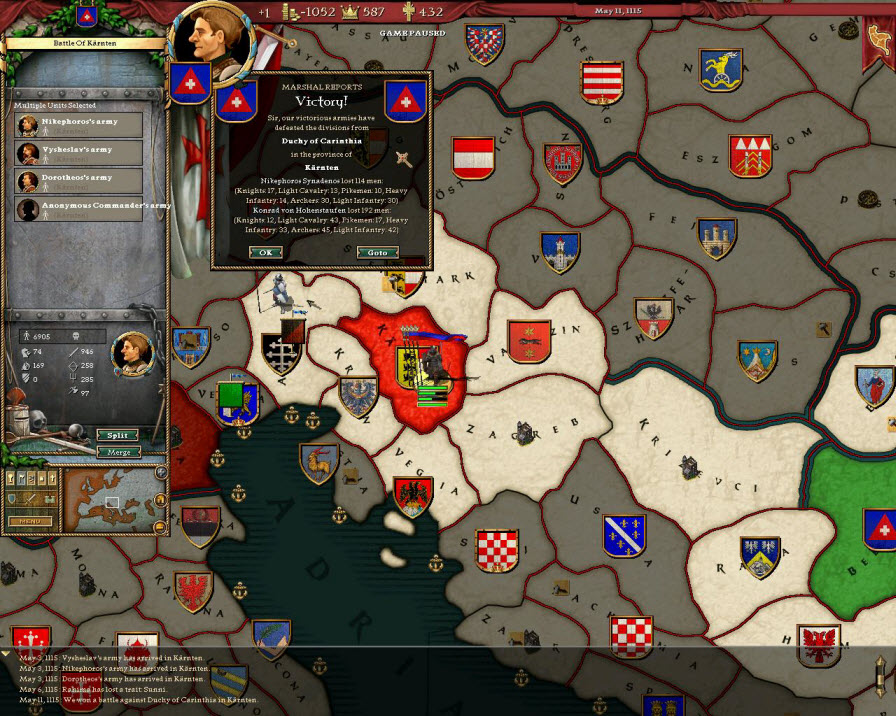This screenshot has width=896, height=716.
Task: Select Nikephoros's army in the unit list
Action: point(79,125)
